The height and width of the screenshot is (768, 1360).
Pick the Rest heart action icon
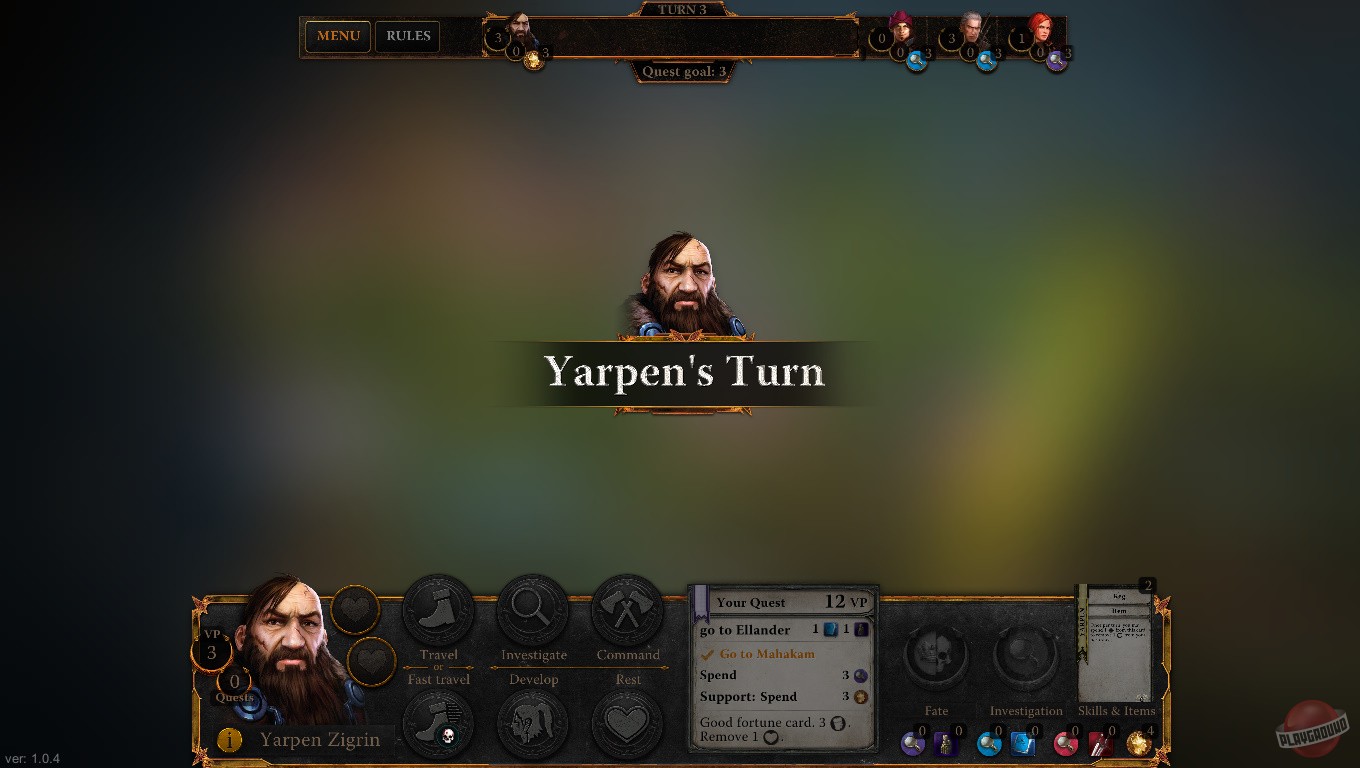627,722
